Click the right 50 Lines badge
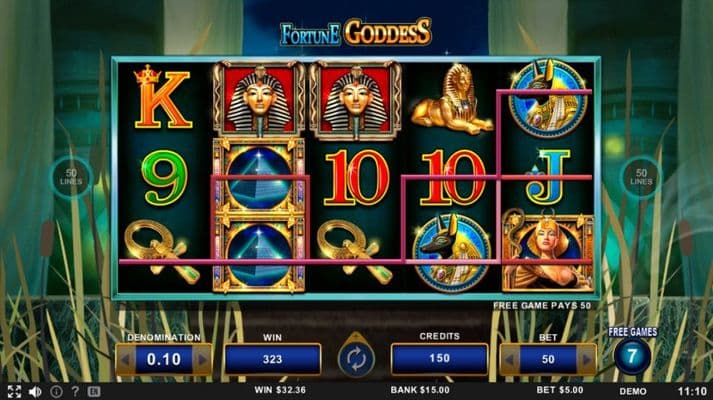This screenshot has width=713, height=400. [641, 177]
